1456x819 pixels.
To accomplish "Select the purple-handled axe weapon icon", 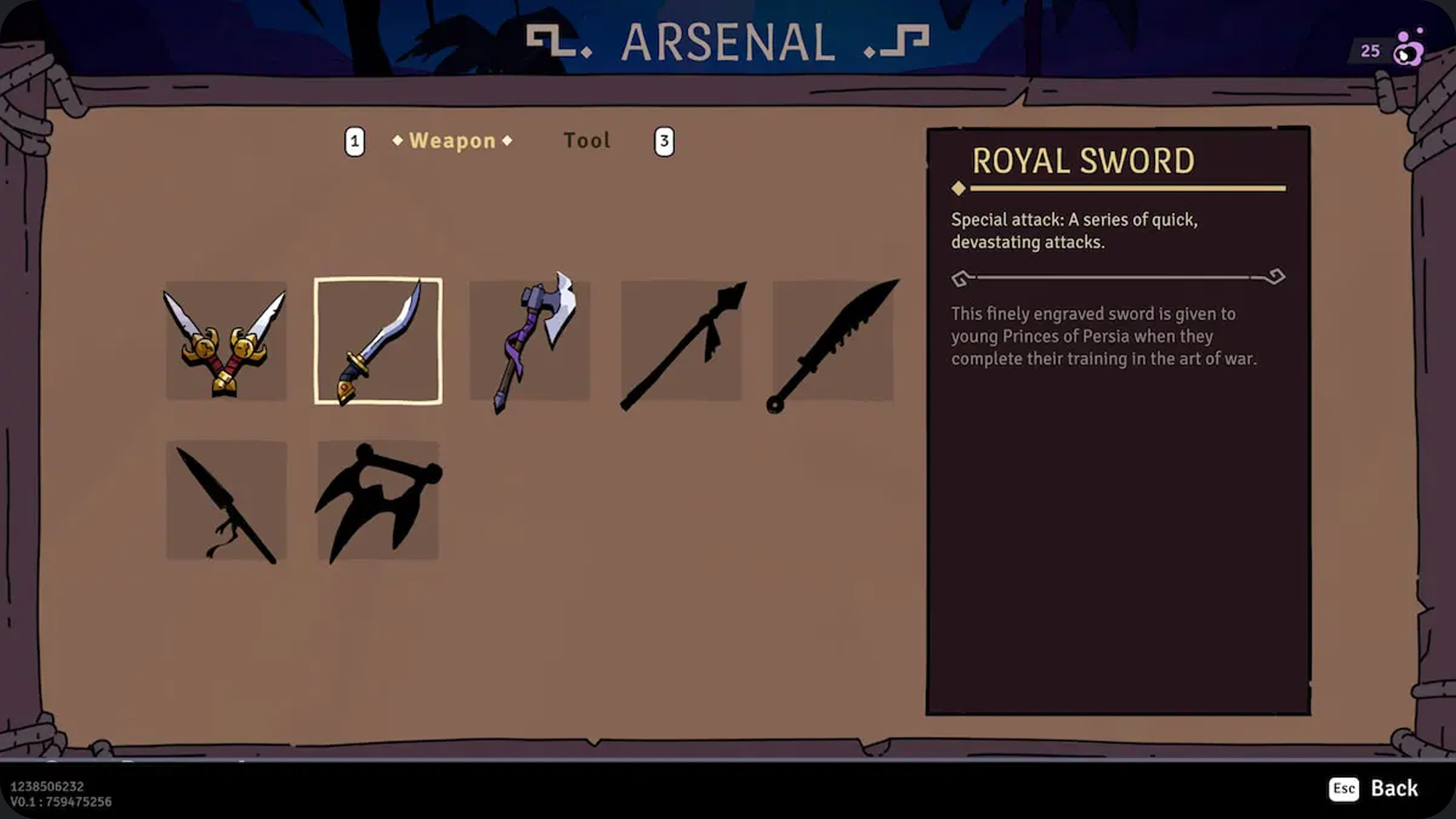I will click(529, 341).
